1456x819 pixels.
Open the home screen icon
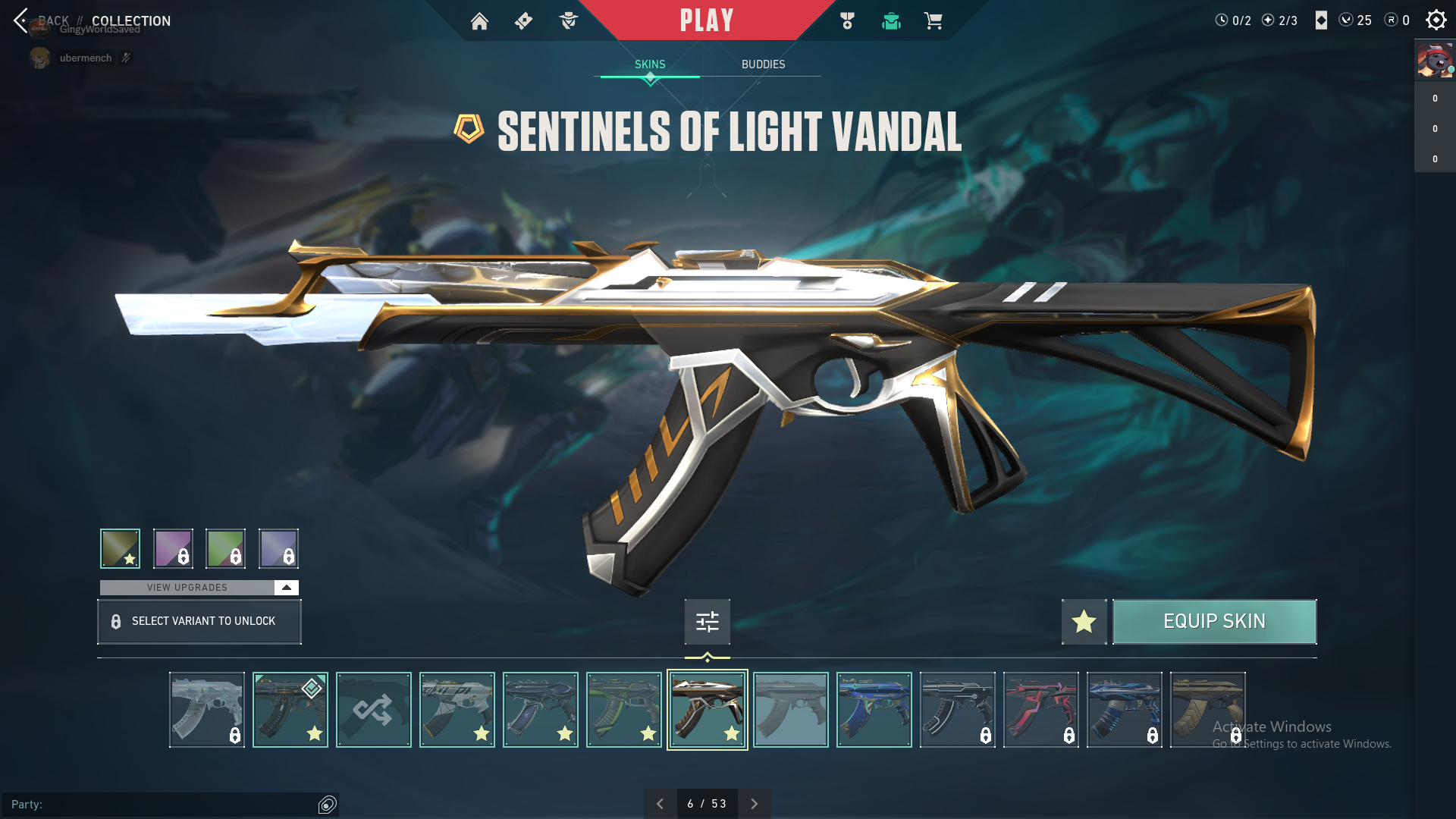click(x=479, y=21)
